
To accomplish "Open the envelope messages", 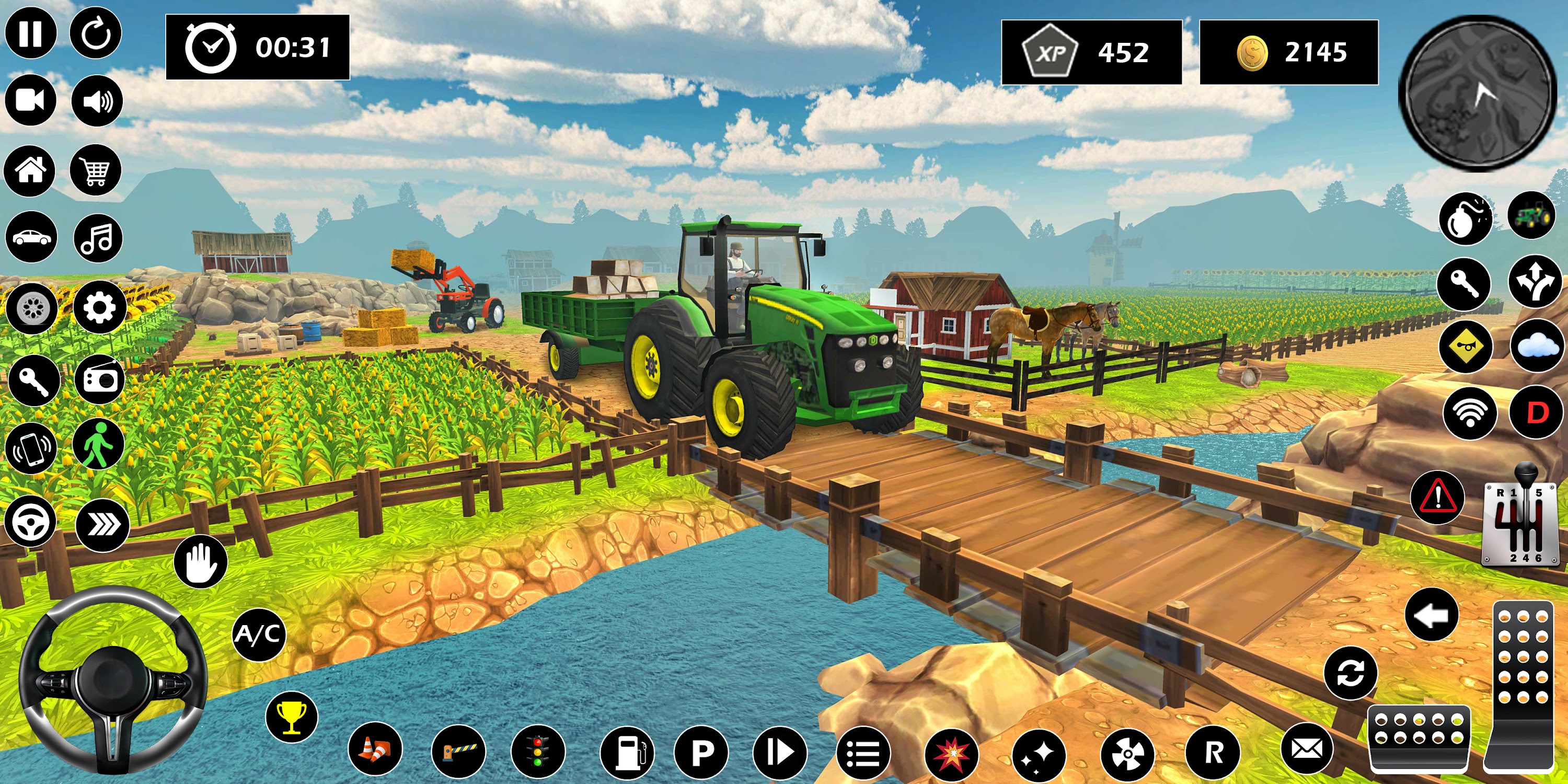I will tap(1307, 750).
